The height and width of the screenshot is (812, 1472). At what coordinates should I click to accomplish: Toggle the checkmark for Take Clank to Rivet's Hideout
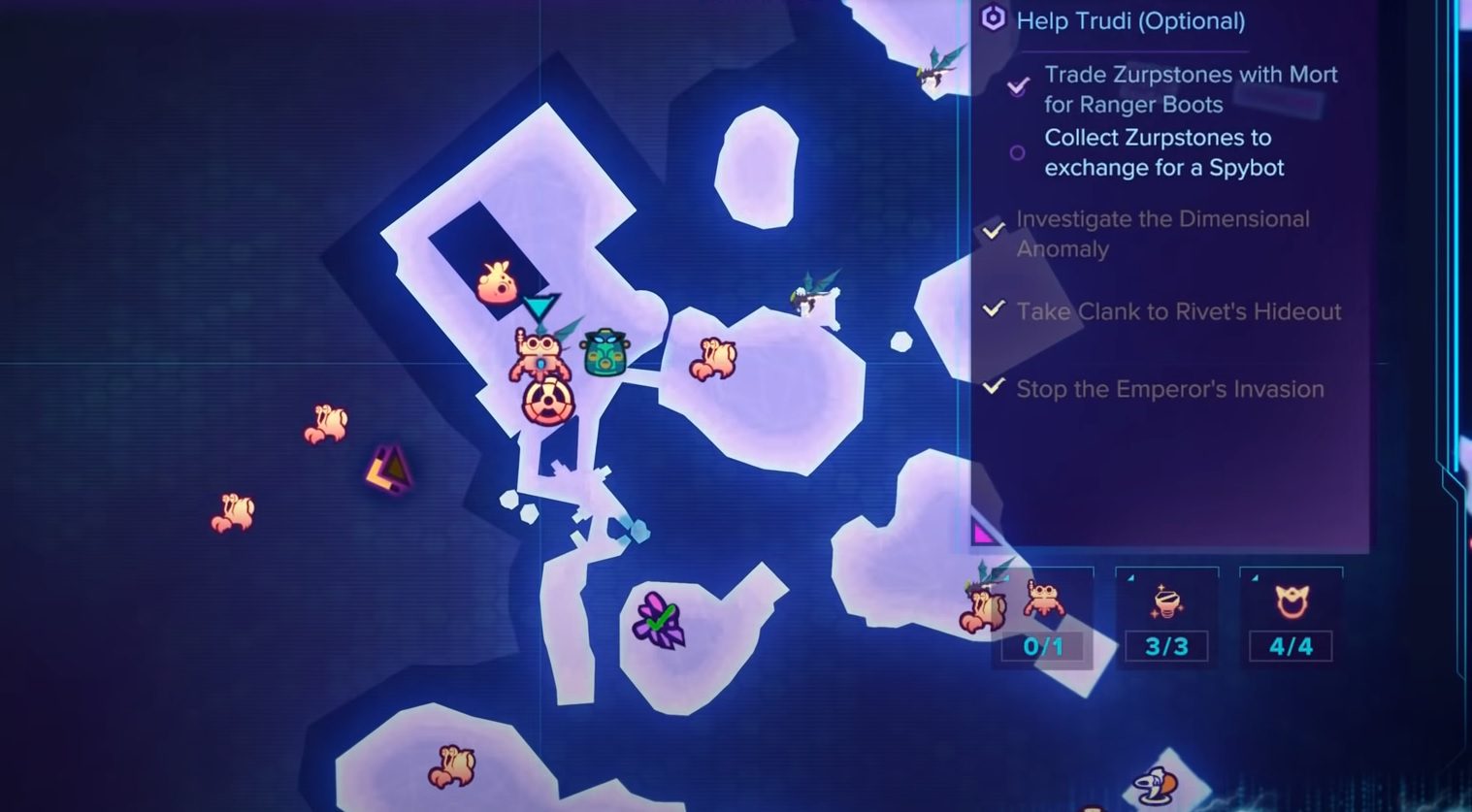[x=993, y=309]
